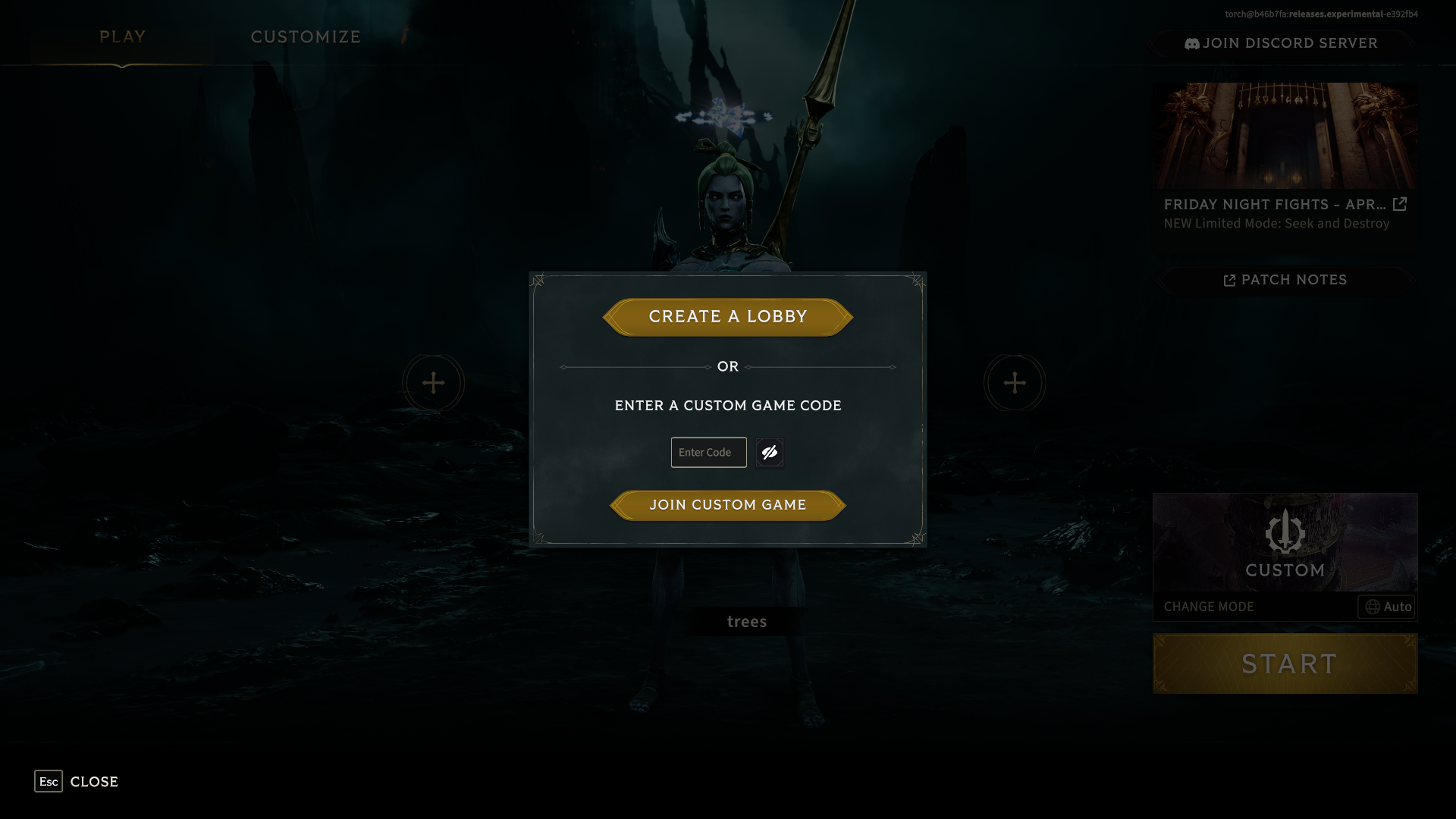
Task: Start the match
Action: (1285, 664)
